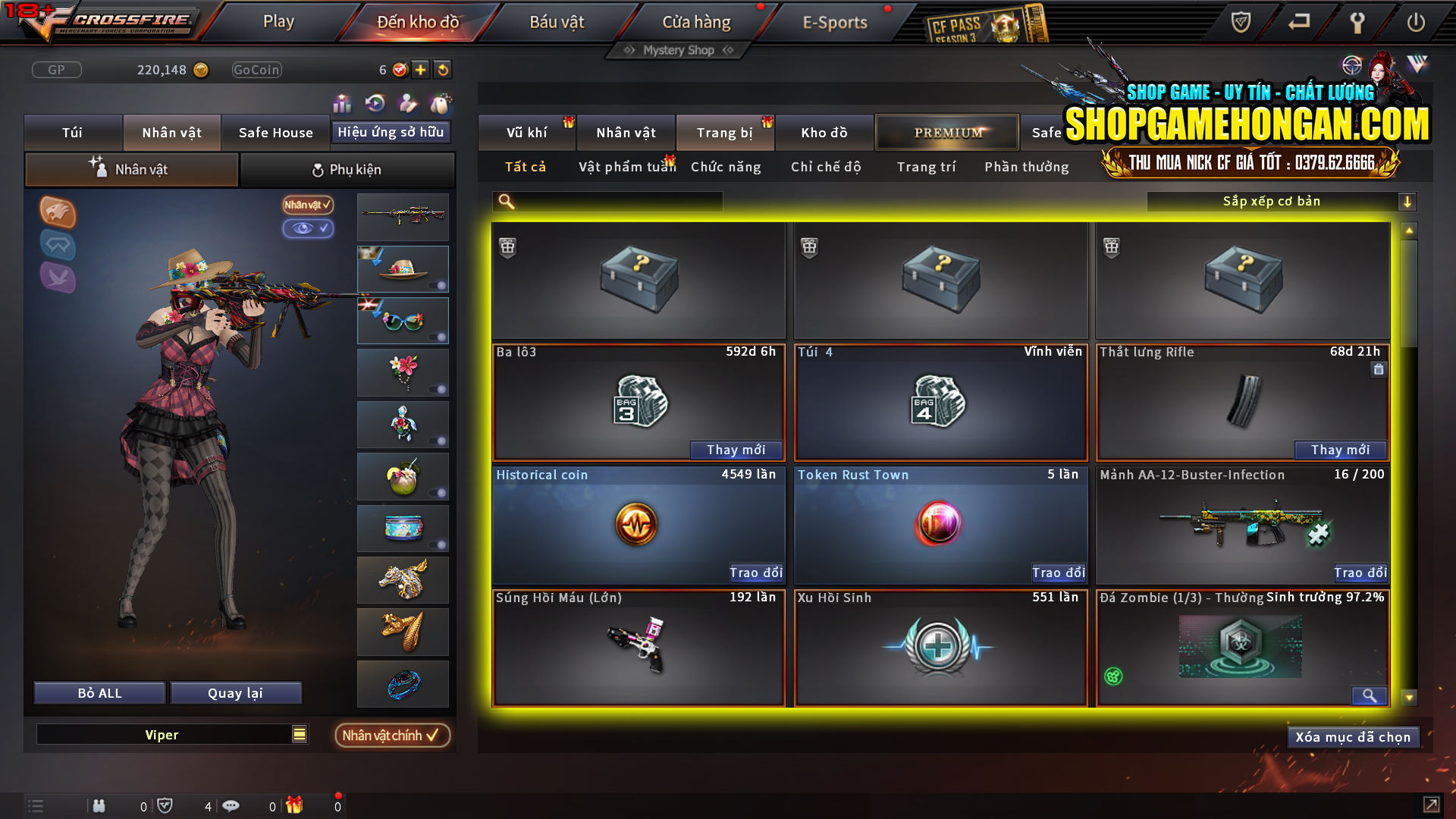Click the magnifier icon in the item search bar
Screen dimensions: 1456x819
click(505, 201)
